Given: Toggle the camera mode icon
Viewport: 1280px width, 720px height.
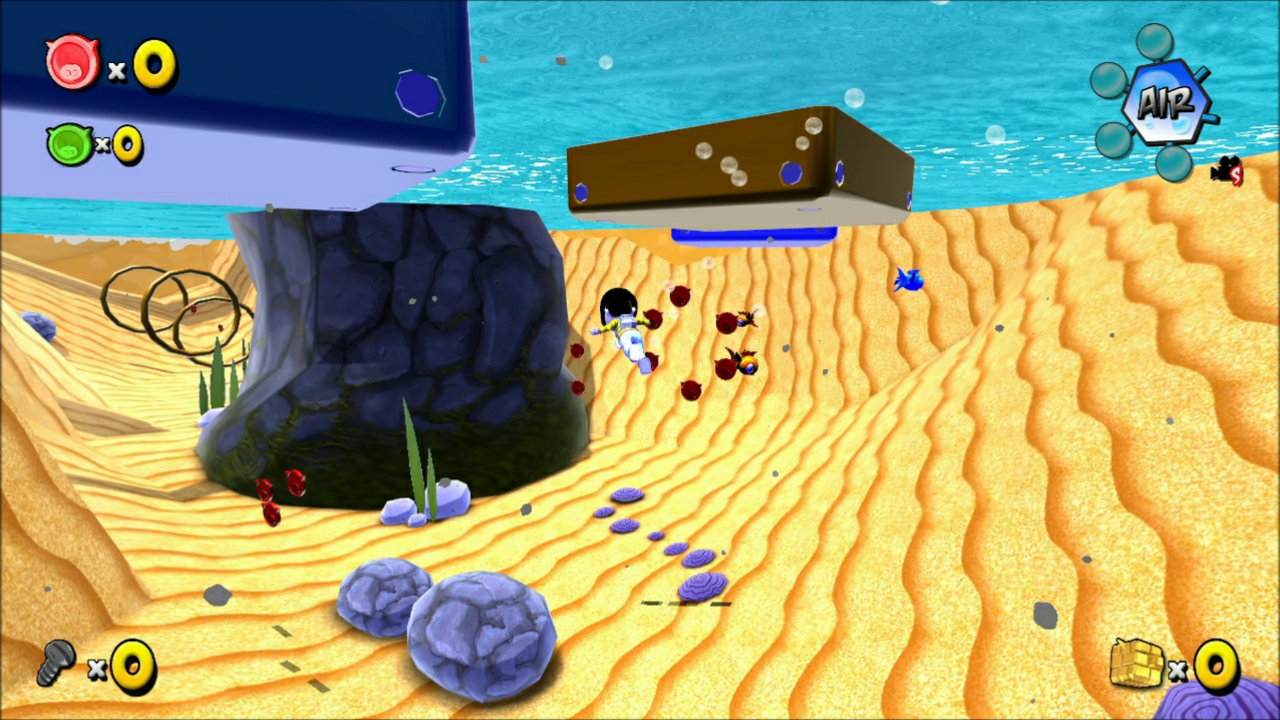Looking at the screenshot, I should (x=1227, y=171).
